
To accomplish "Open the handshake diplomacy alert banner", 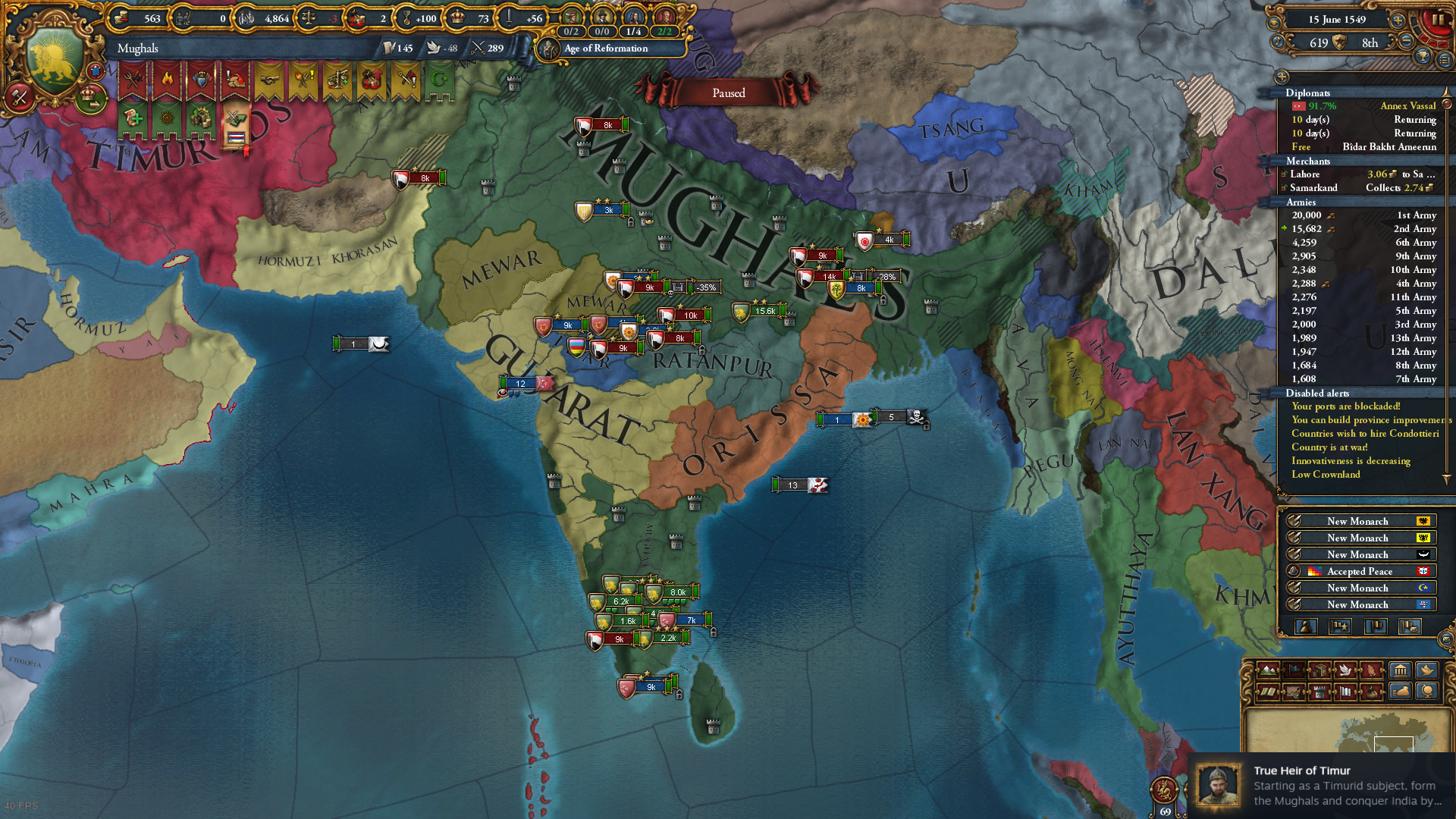I will 269,80.
